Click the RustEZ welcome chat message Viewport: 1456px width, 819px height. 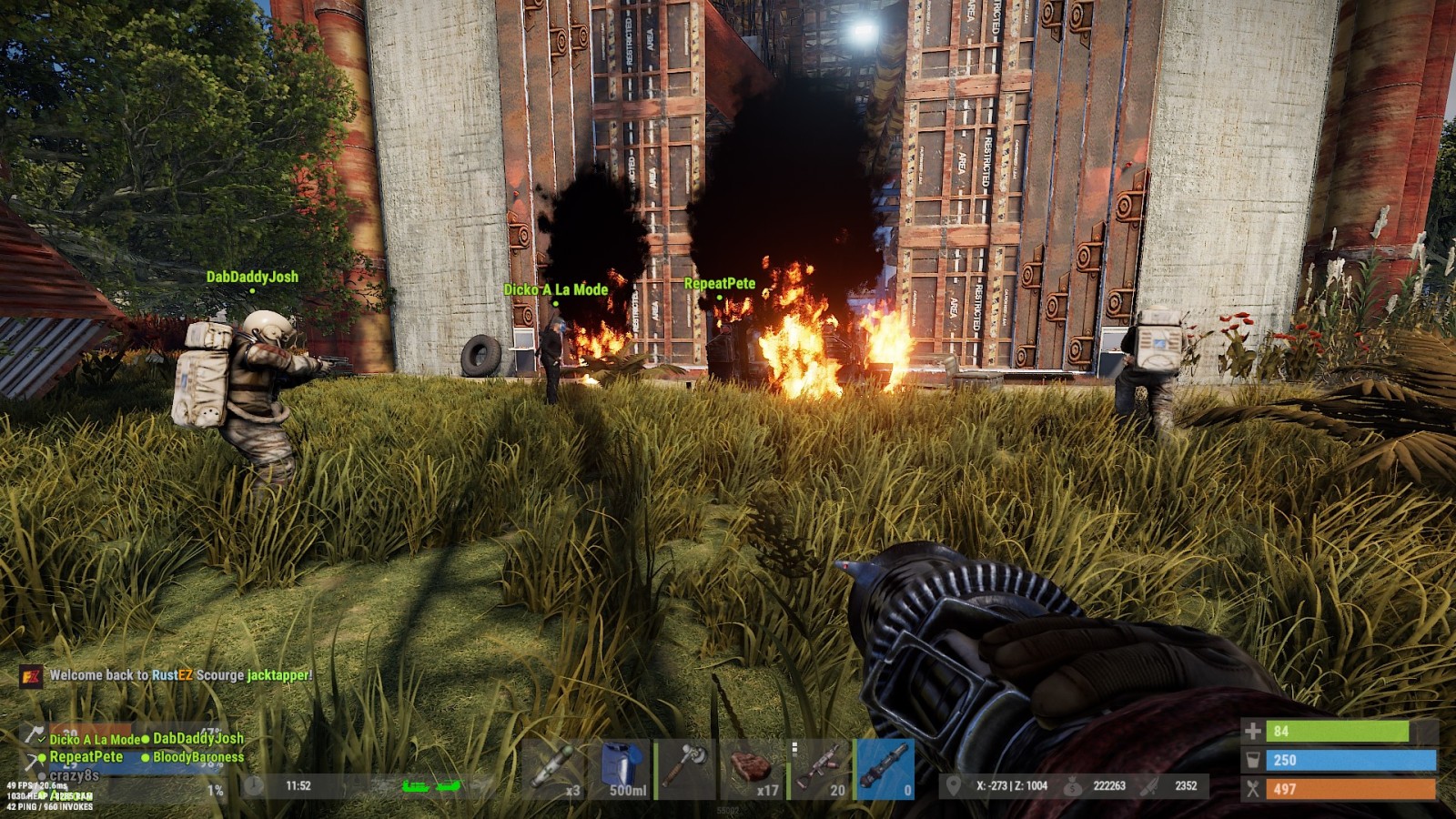[x=180, y=675]
